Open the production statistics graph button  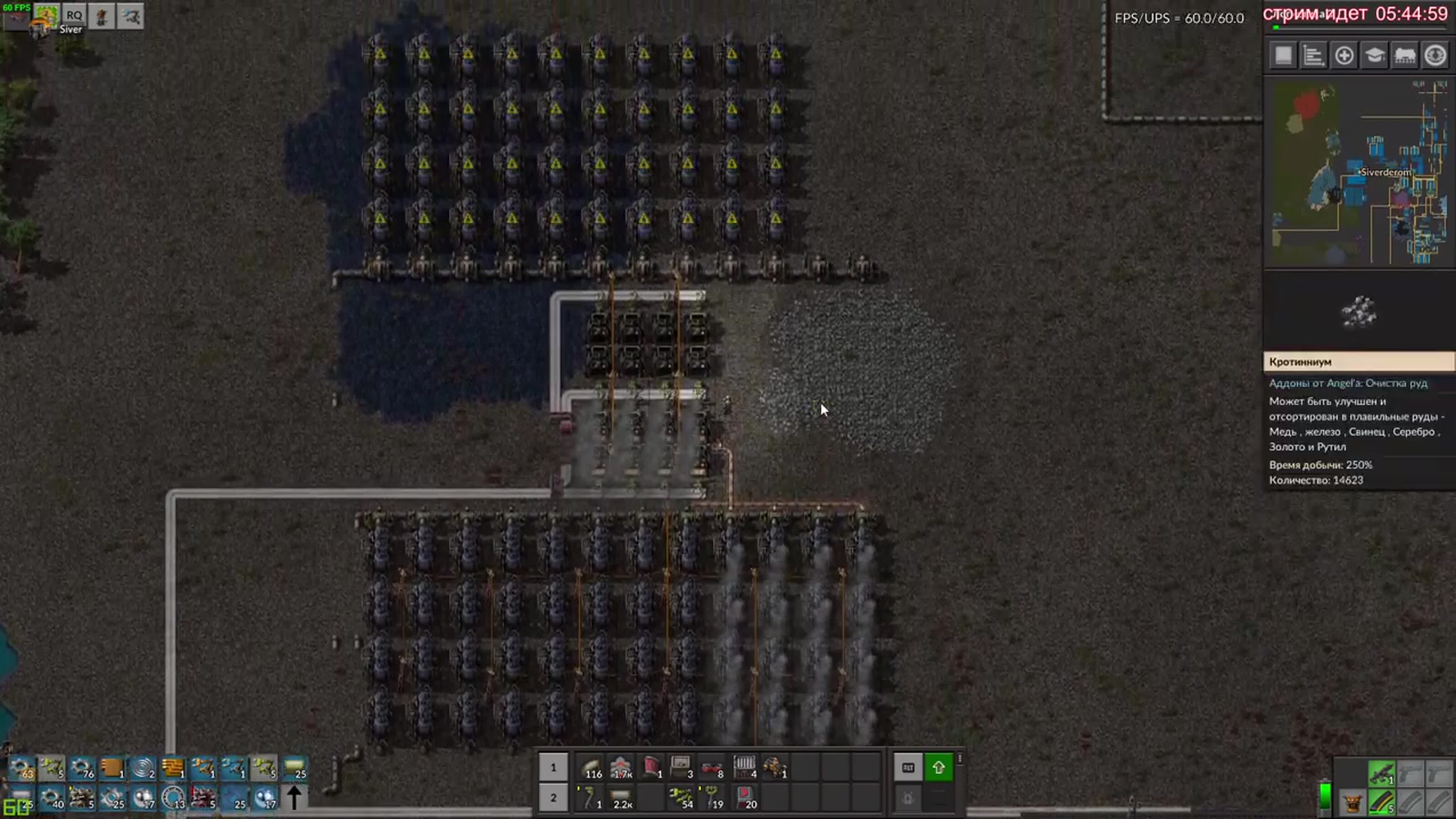[x=1313, y=55]
